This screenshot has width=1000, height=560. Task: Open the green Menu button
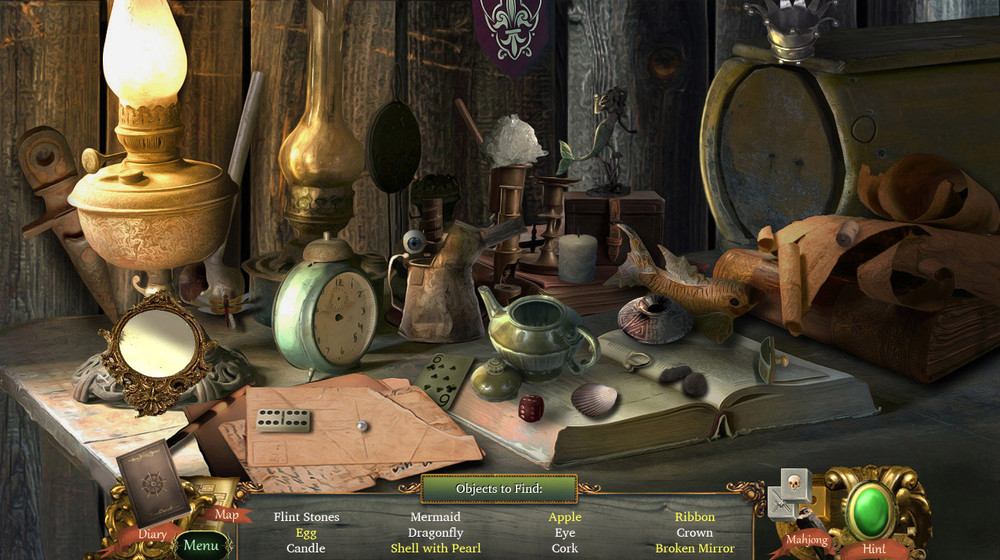(200, 545)
